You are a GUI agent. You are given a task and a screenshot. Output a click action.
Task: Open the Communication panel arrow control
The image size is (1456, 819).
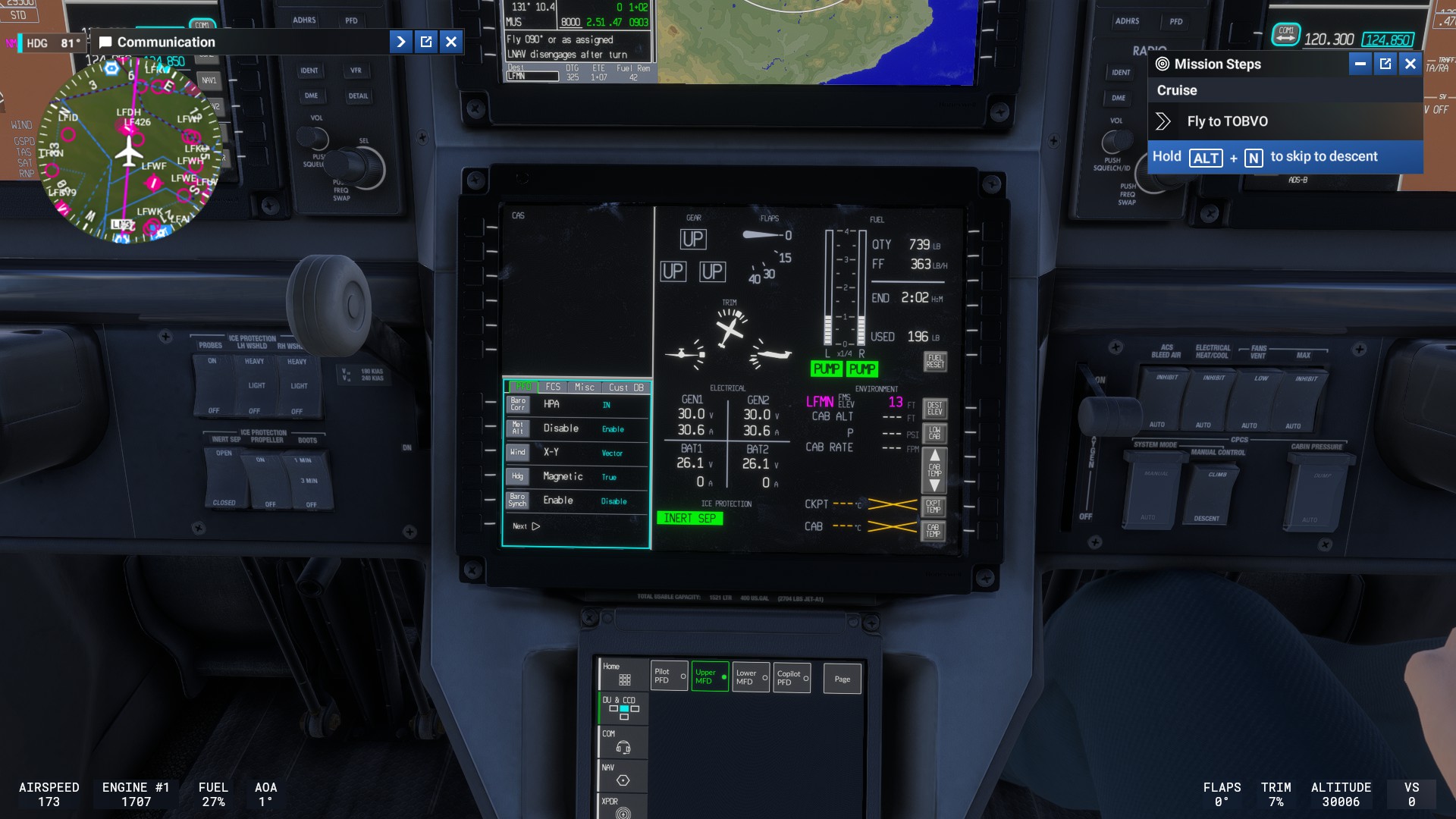pos(400,42)
